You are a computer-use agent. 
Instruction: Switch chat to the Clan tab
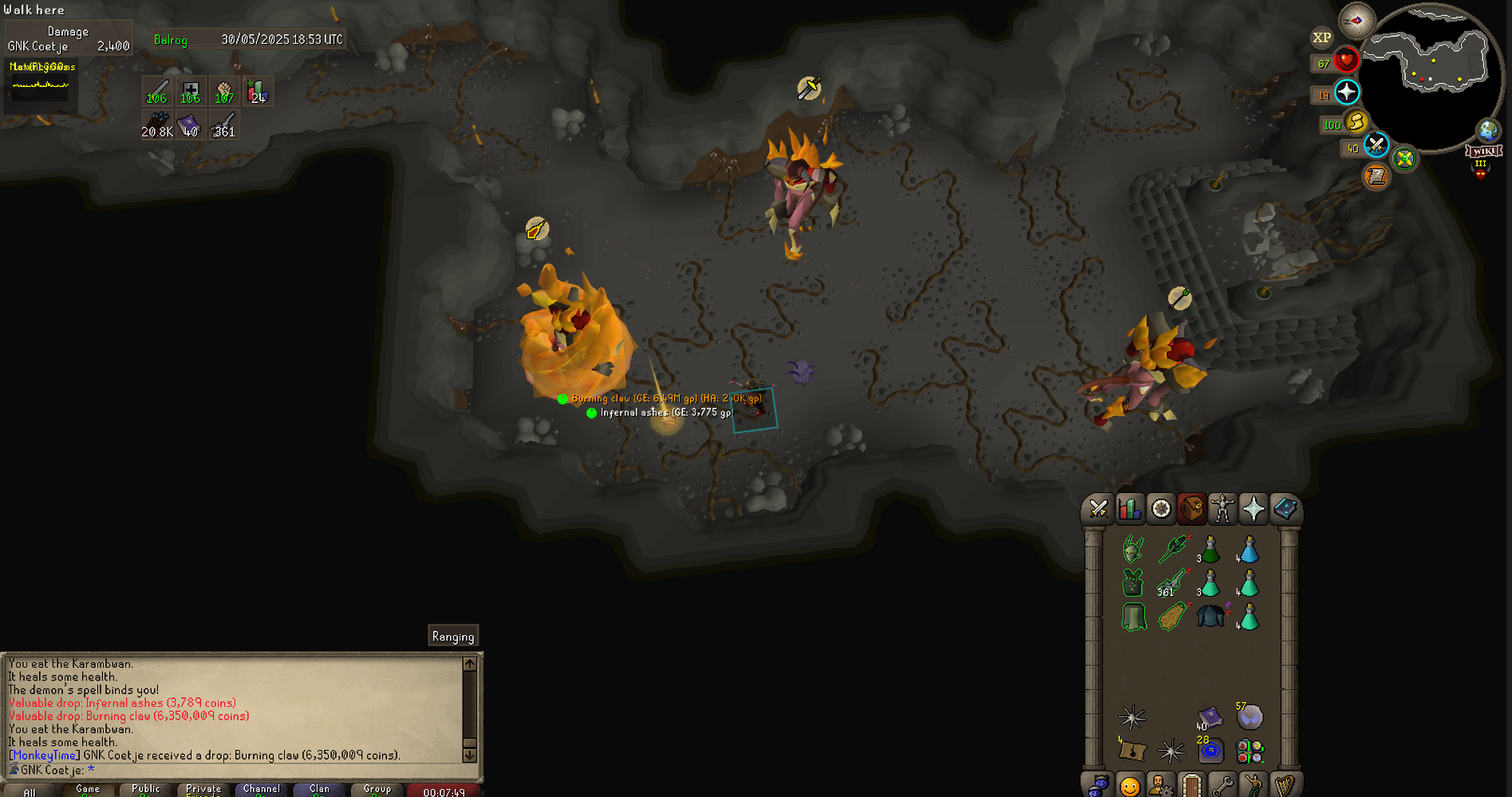pos(319,790)
